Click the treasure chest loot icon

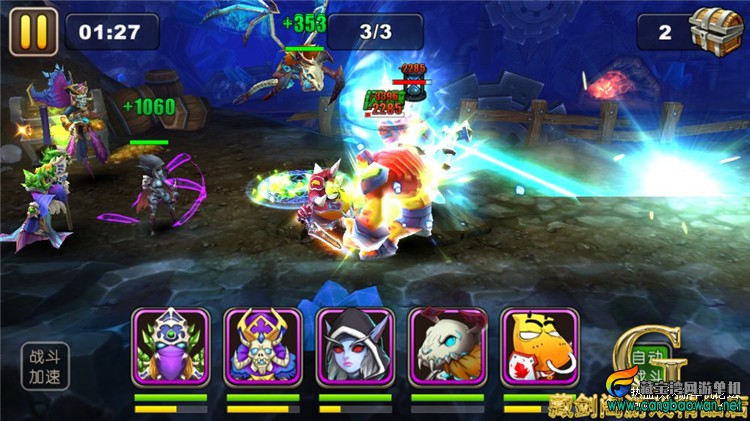tap(718, 30)
